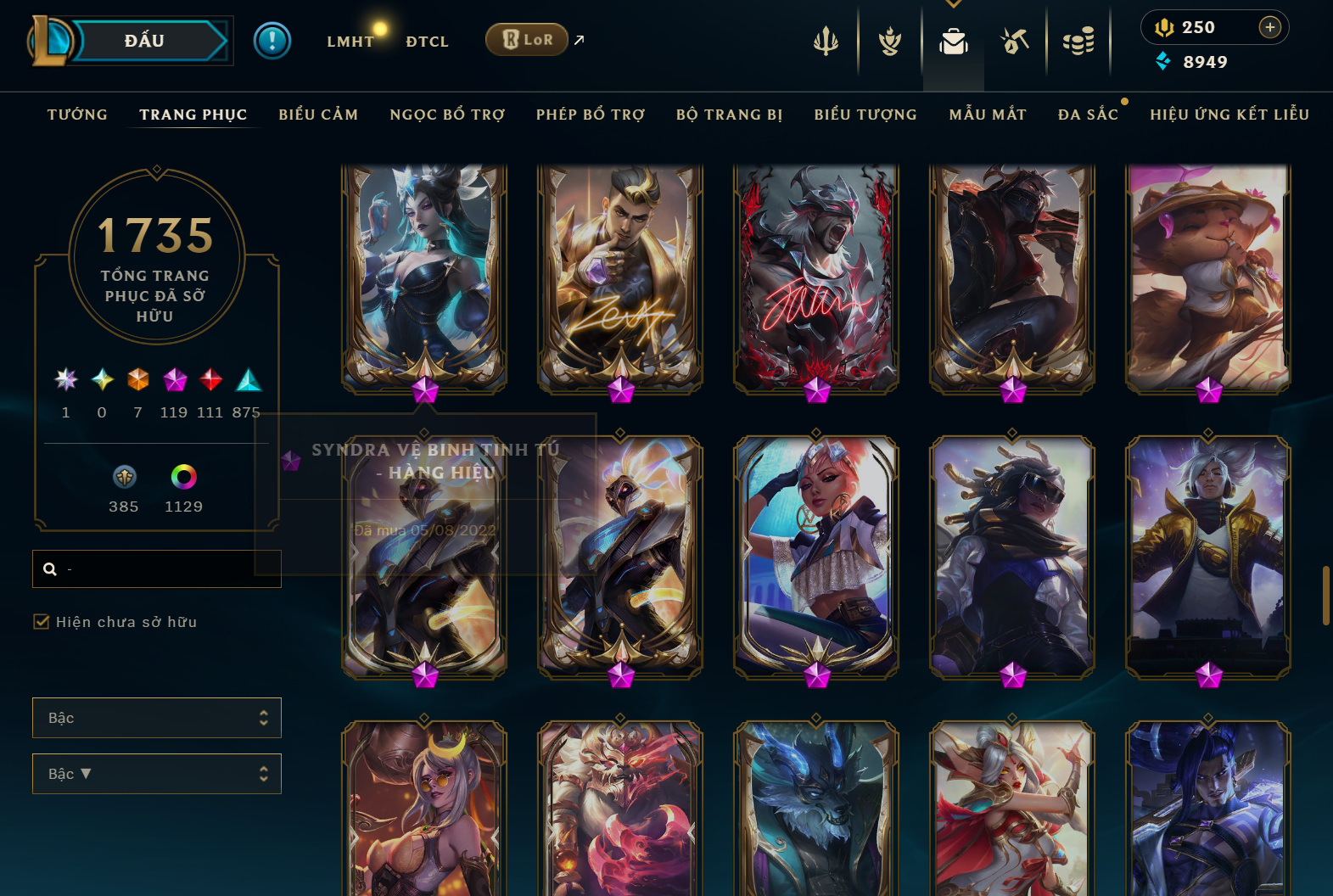
Task: Click the blue exclamation alert icon beside ĐẤU
Action: click(x=272, y=40)
